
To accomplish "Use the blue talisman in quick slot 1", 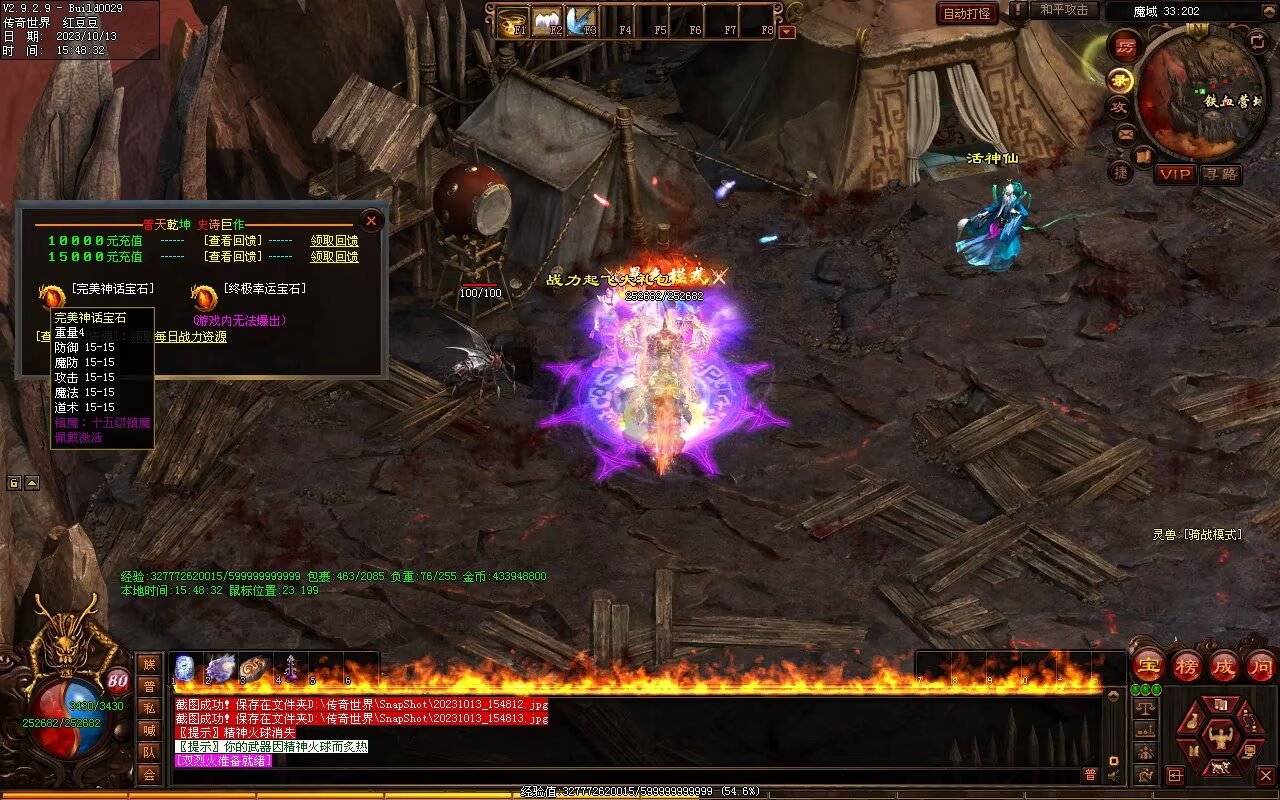I will pyautogui.click(x=185, y=668).
